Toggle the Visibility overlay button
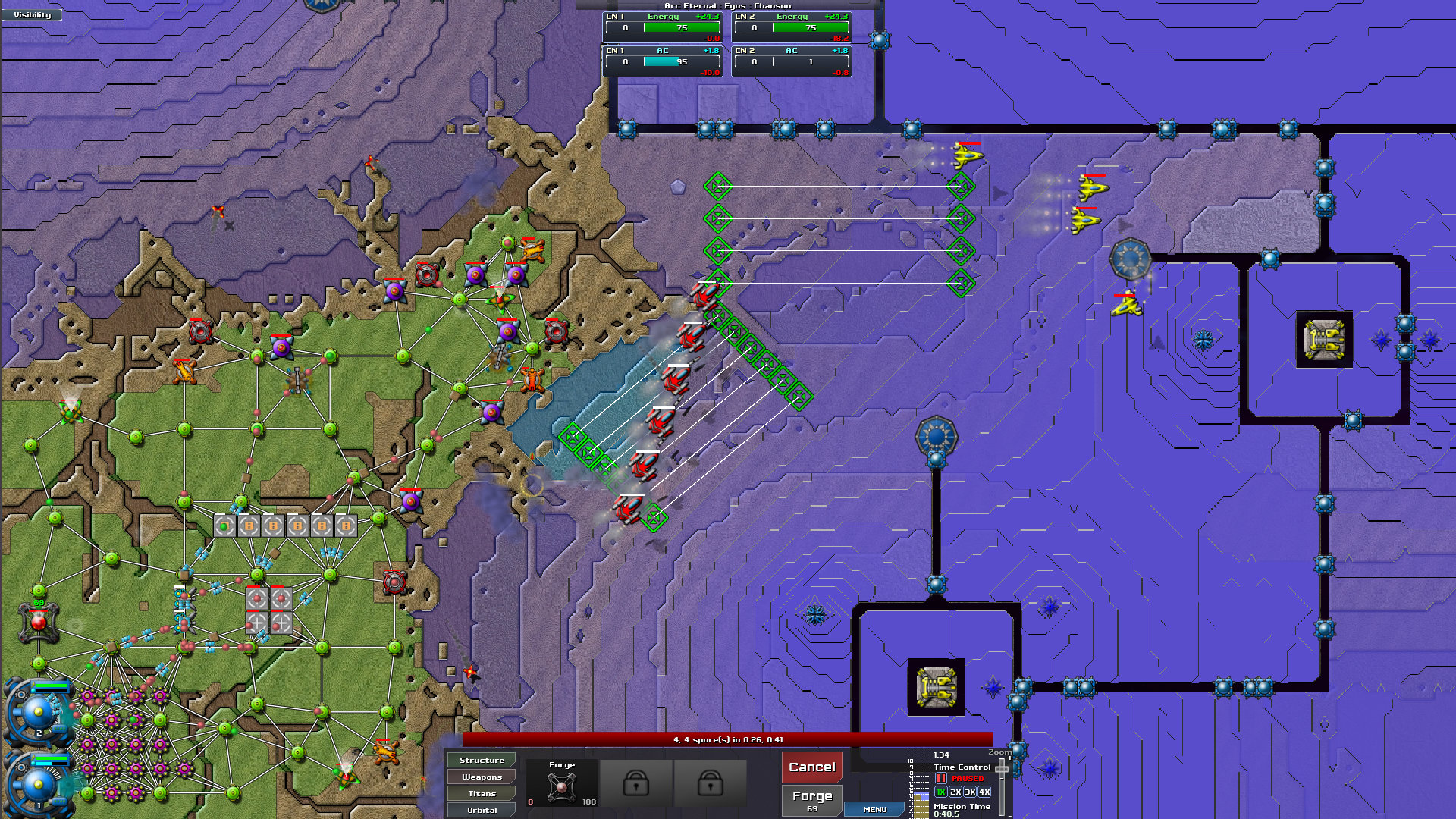This screenshot has width=1456, height=819. click(30, 14)
